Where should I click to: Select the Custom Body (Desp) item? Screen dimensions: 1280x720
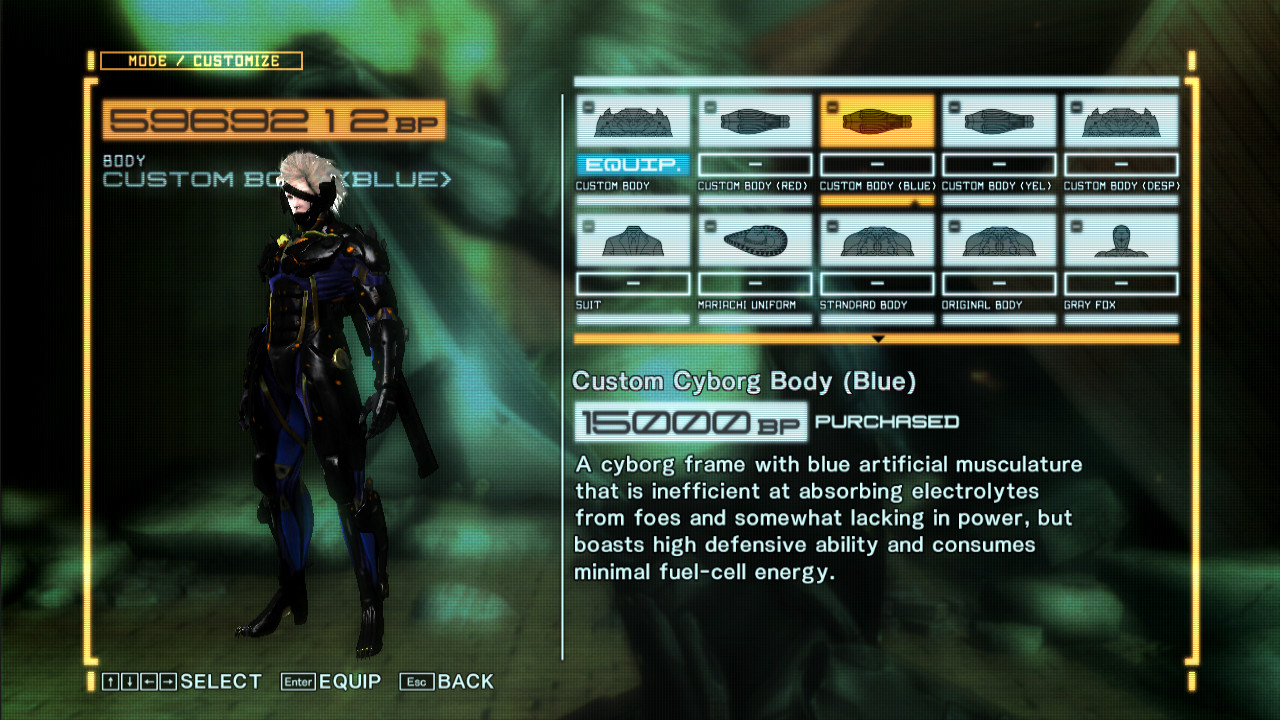pyautogui.click(x=1120, y=119)
